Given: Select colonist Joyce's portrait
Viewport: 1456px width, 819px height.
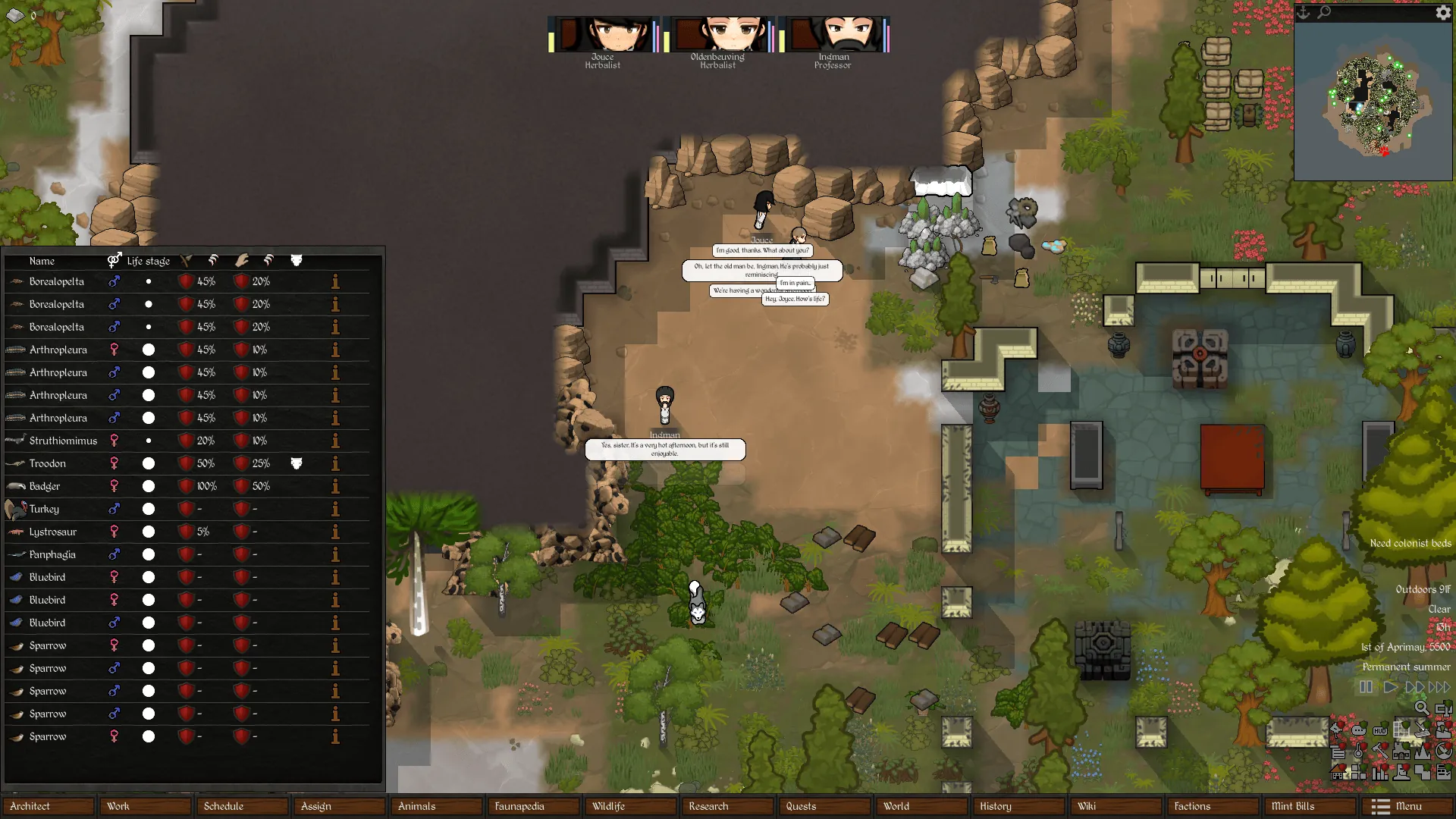Looking at the screenshot, I should coord(603,36).
